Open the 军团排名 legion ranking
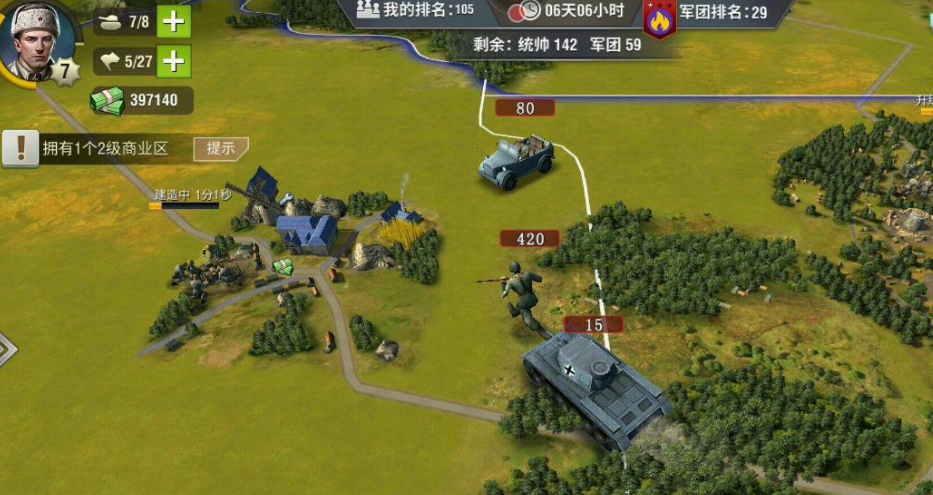This screenshot has height=495, width=933. point(723,12)
